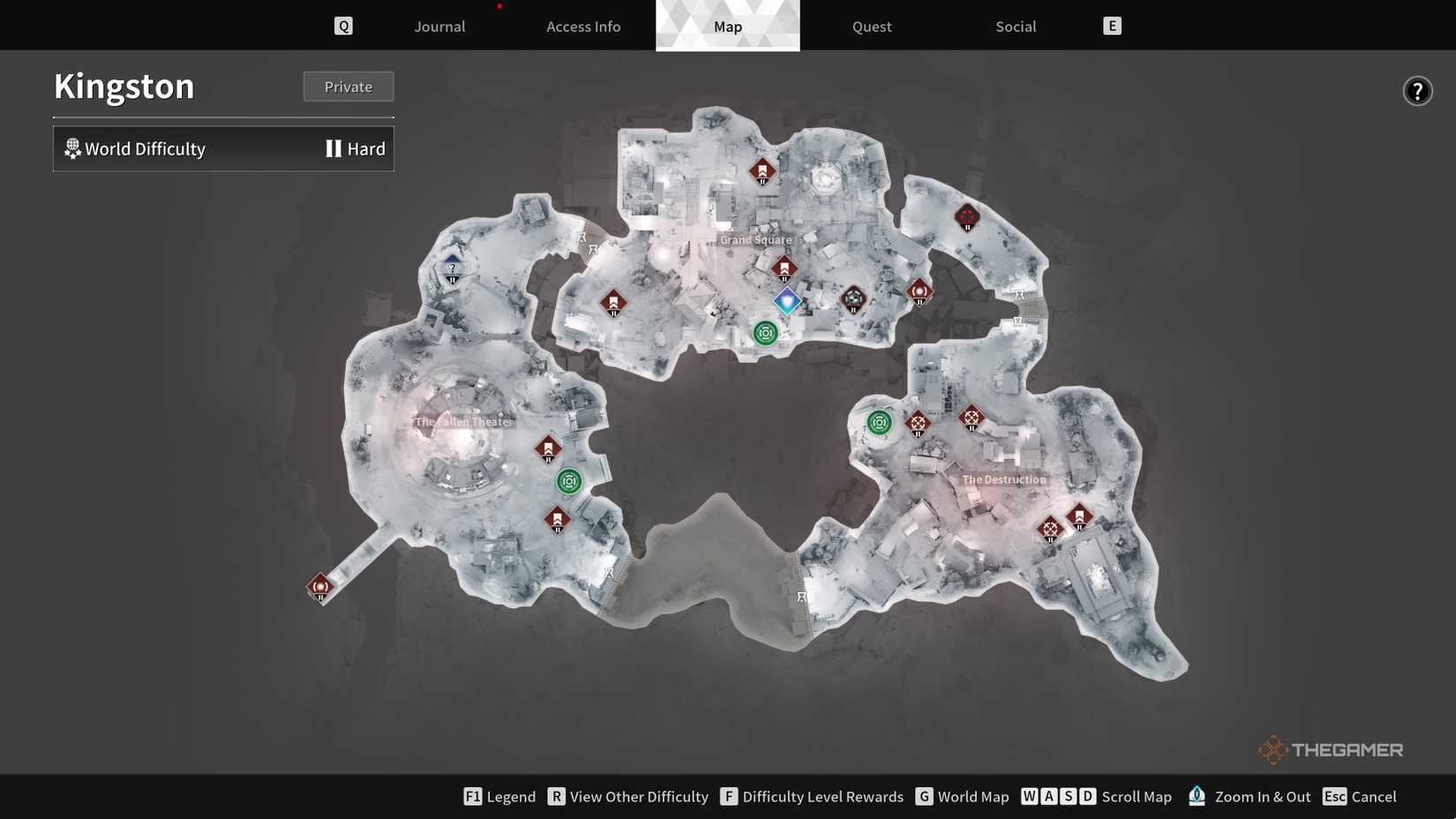Screen dimensions: 1456x819
Task: Click the help question-mark icon top right
Action: [x=1416, y=88]
